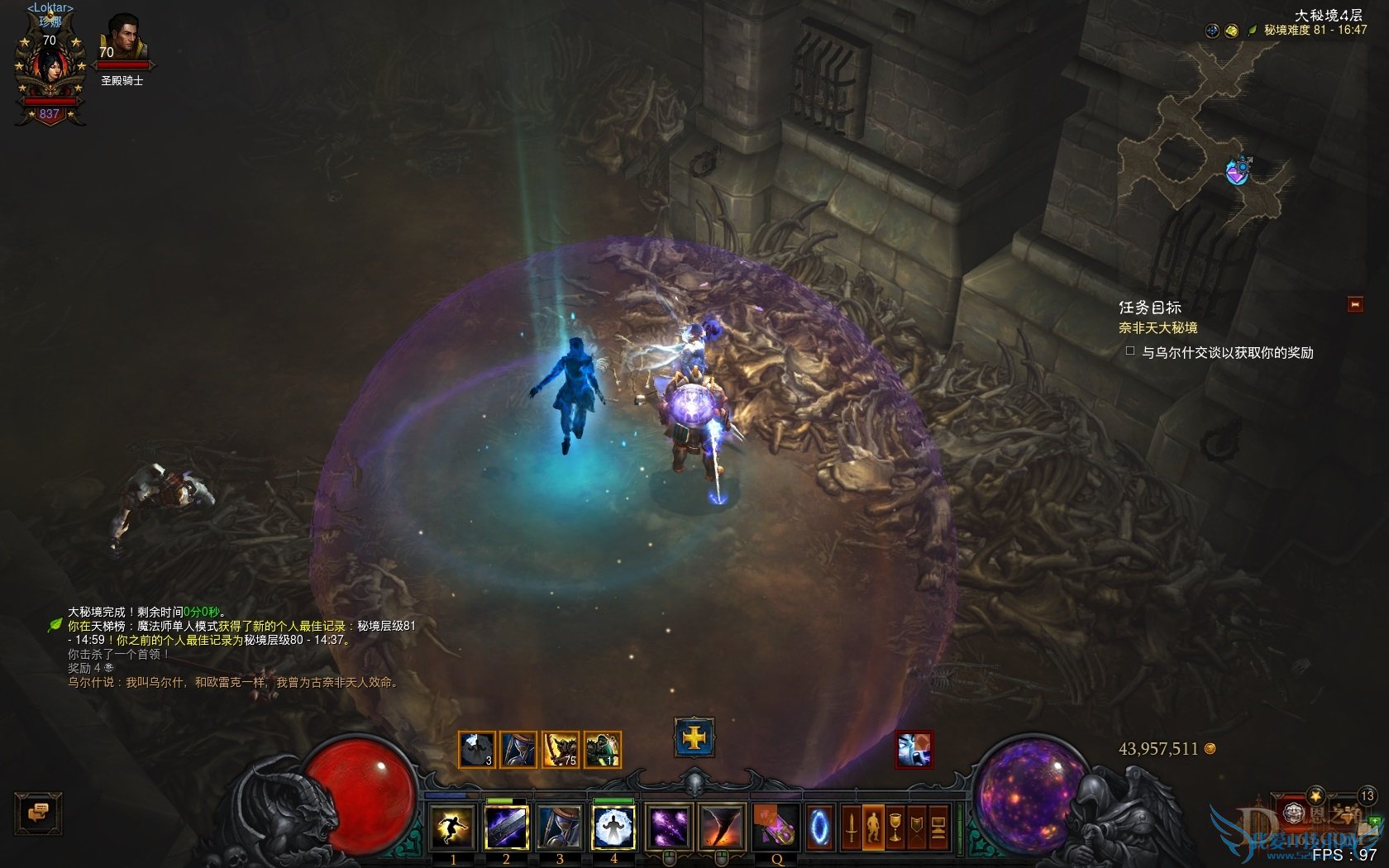The width and height of the screenshot is (1389, 868).
Task: Open the chat speech bubble button
Action: tap(38, 813)
